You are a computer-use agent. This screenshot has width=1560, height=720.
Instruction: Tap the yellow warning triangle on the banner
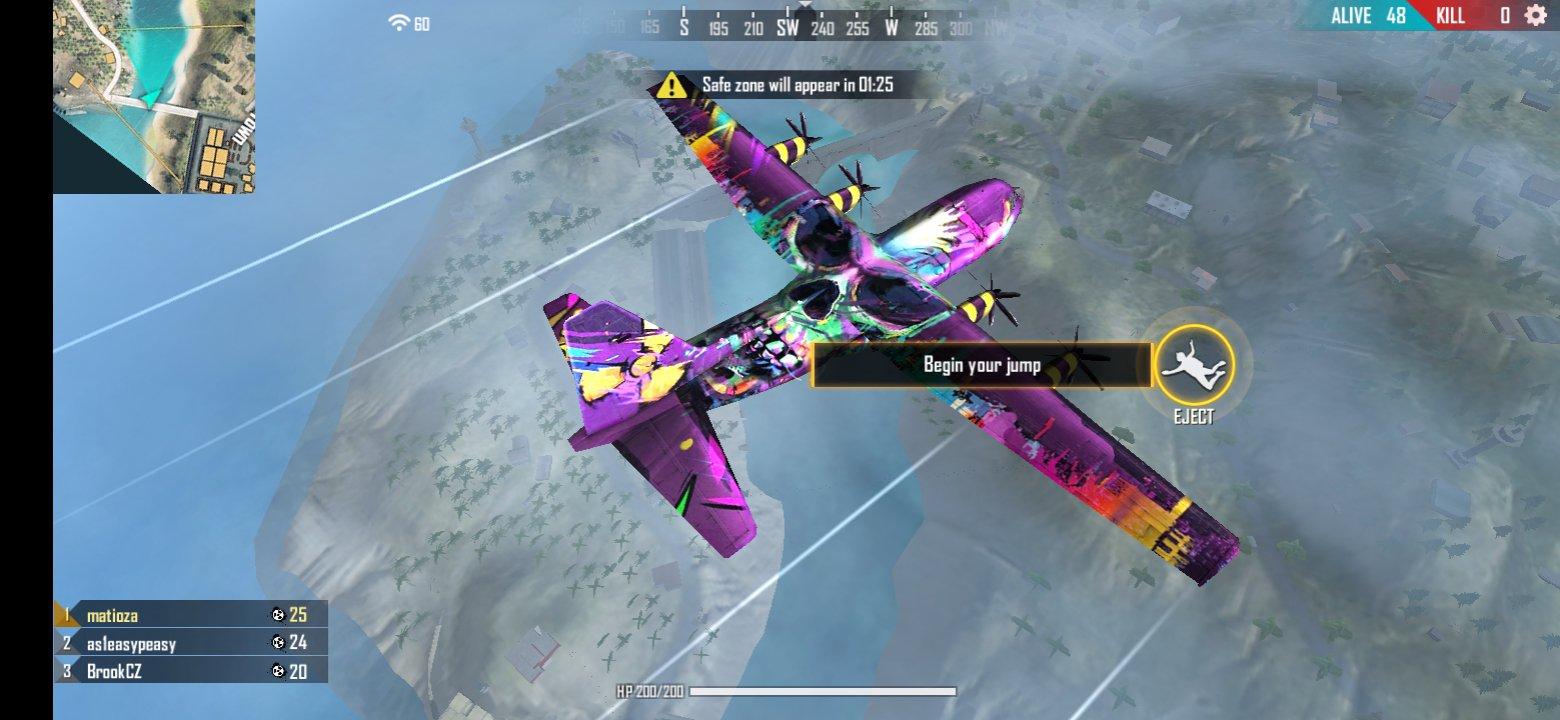(x=671, y=85)
